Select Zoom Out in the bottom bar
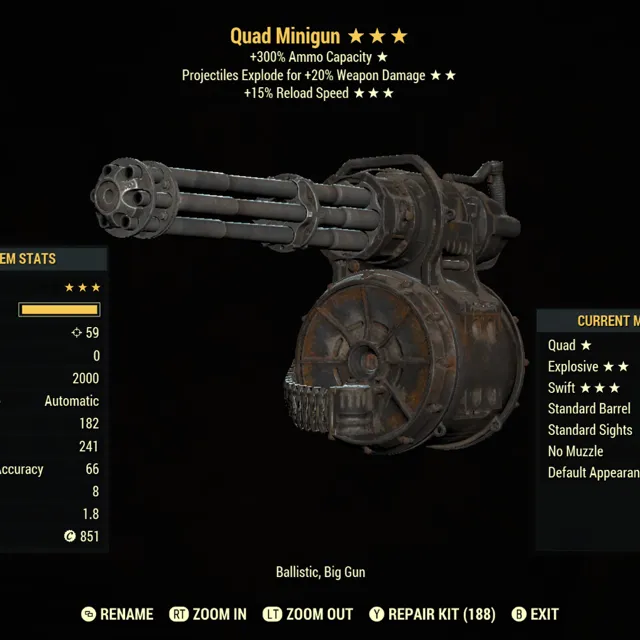The width and height of the screenshot is (640, 640). (x=312, y=614)
